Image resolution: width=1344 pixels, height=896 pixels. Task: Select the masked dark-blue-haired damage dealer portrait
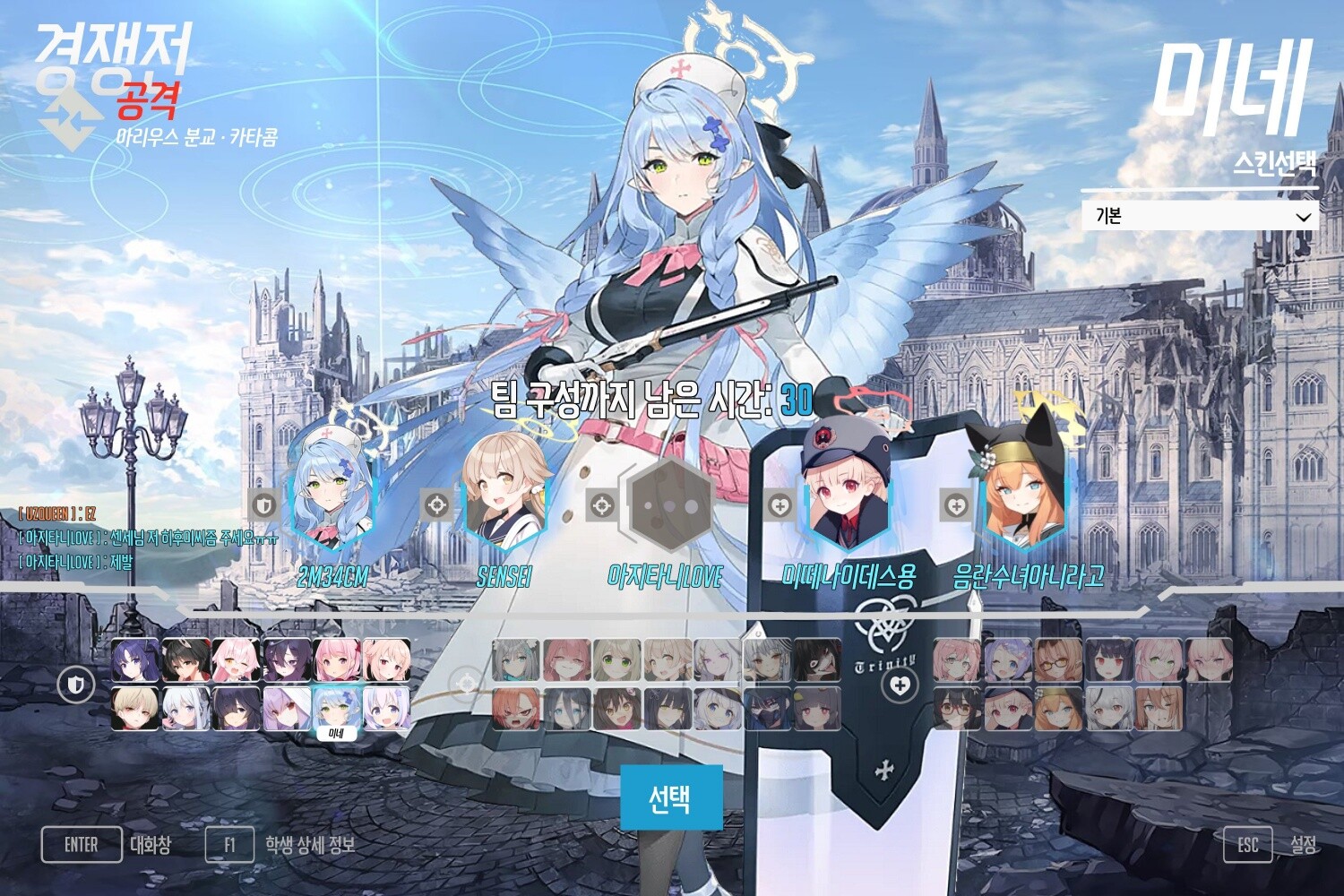[x=767, y=709]
